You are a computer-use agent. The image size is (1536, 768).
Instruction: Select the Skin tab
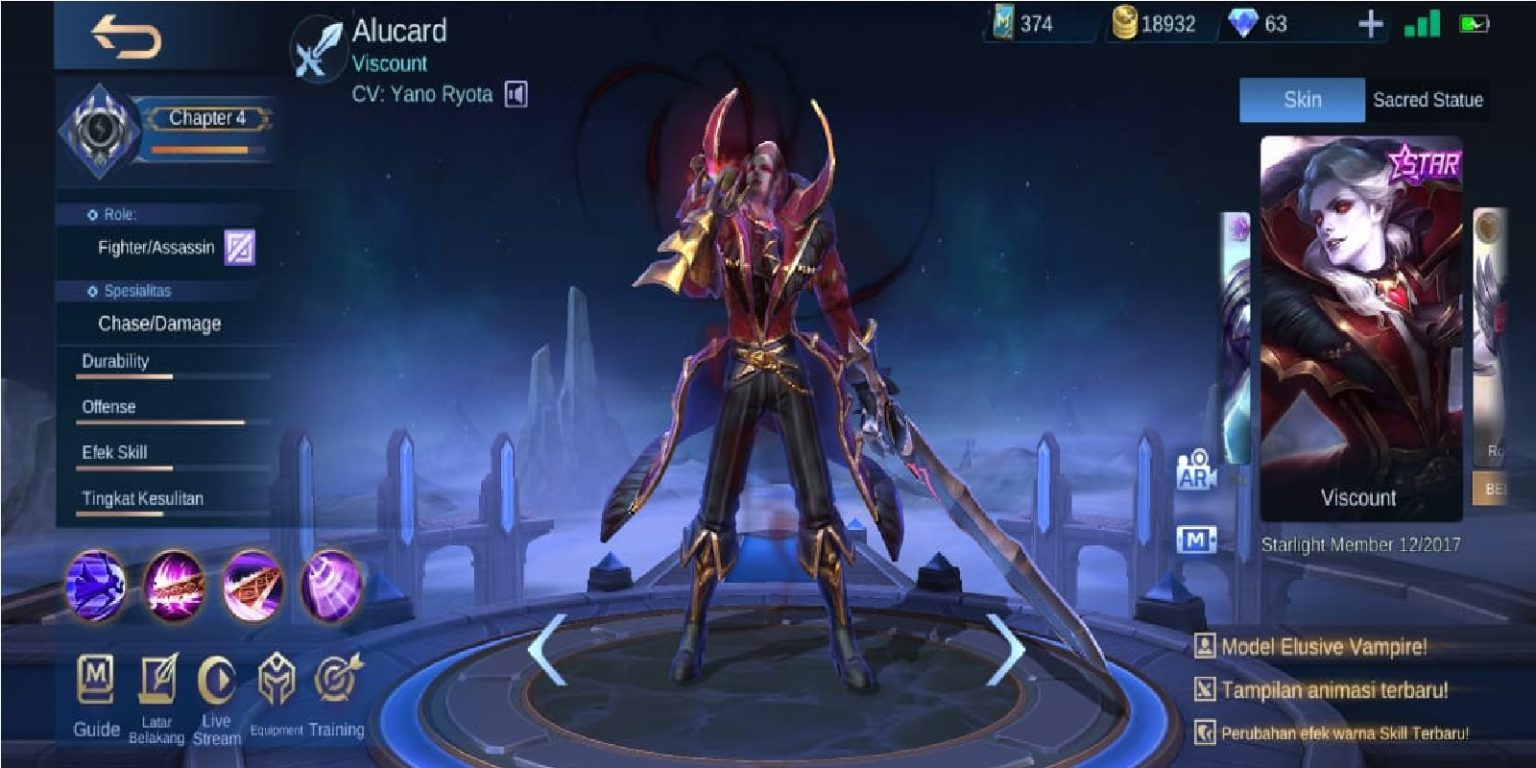tap(1300, 100)
